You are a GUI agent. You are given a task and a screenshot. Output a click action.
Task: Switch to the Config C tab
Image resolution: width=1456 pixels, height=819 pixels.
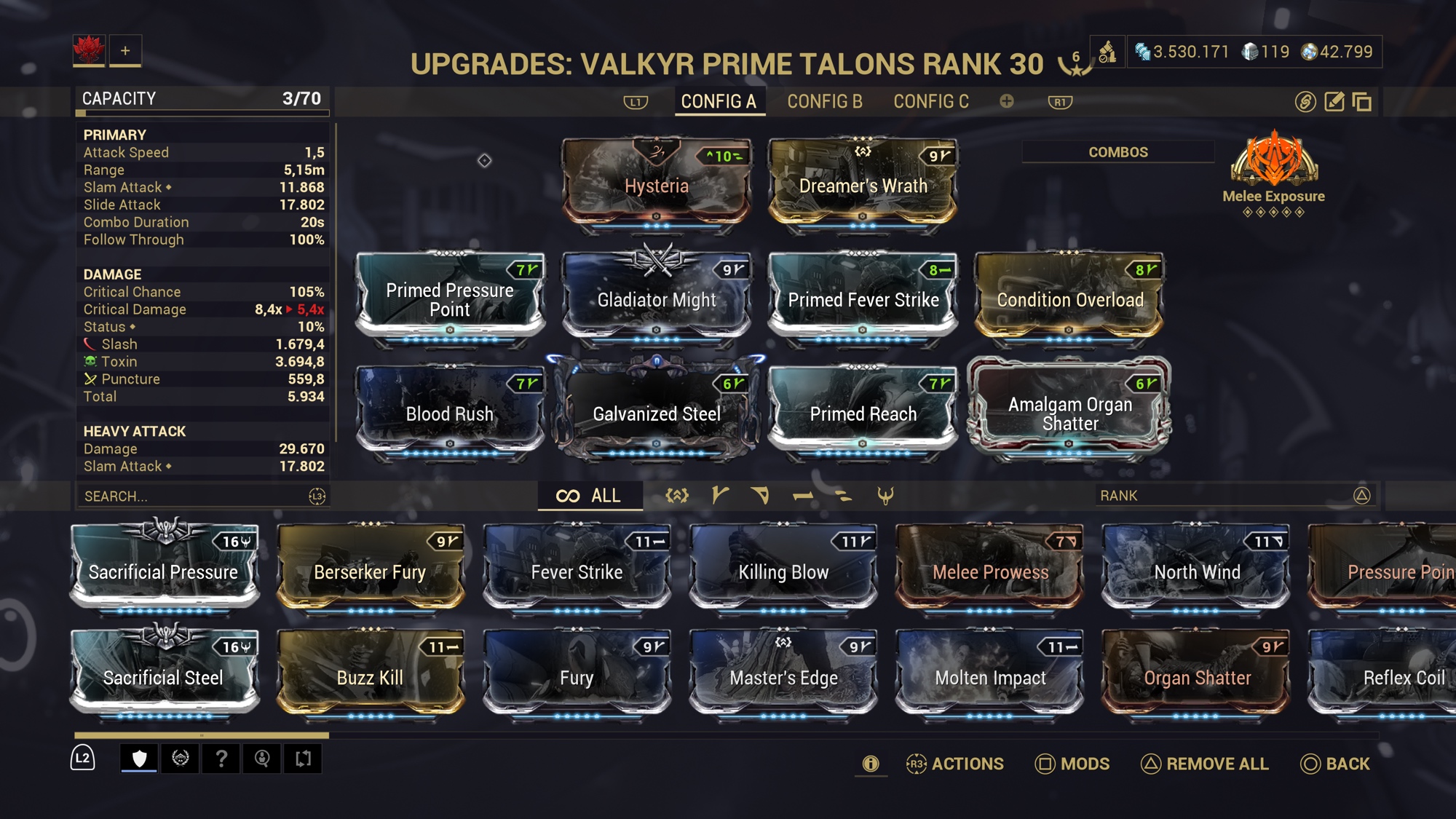coord(931,102)
